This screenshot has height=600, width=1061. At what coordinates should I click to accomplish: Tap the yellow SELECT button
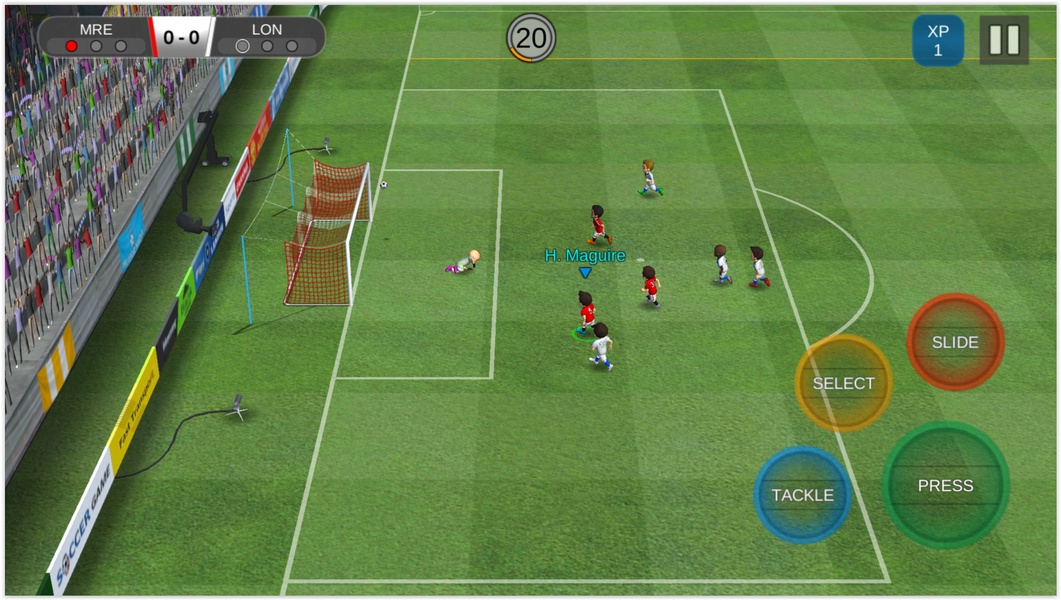[x=843, y=383]
